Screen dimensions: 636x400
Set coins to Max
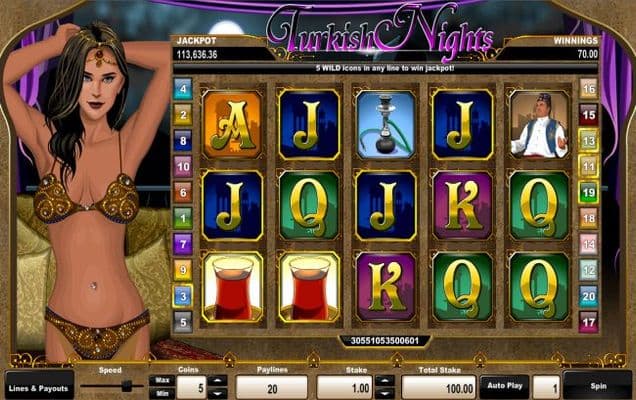coord(161,380)
